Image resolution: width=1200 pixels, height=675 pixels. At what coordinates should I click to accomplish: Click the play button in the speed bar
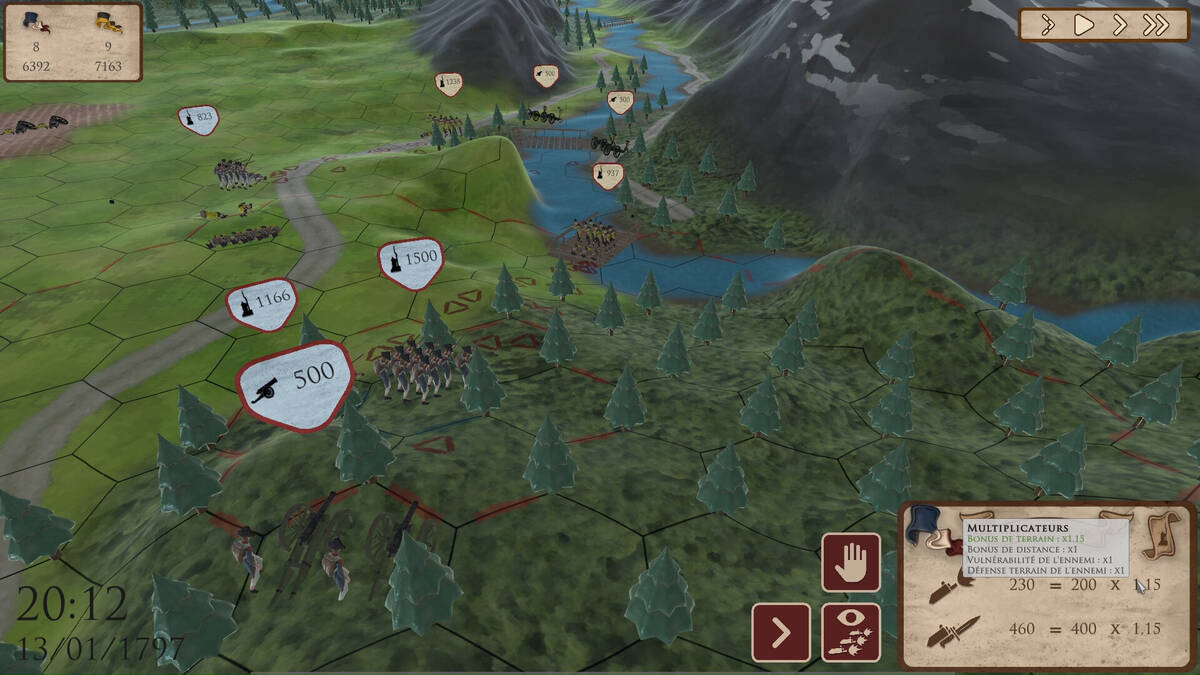[1084, 25]
